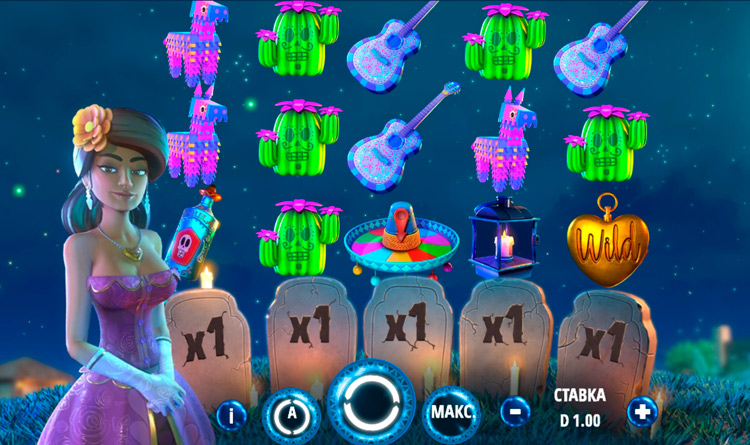
Task: Decrease the bet with the minus button
Action: click(515, 410)
